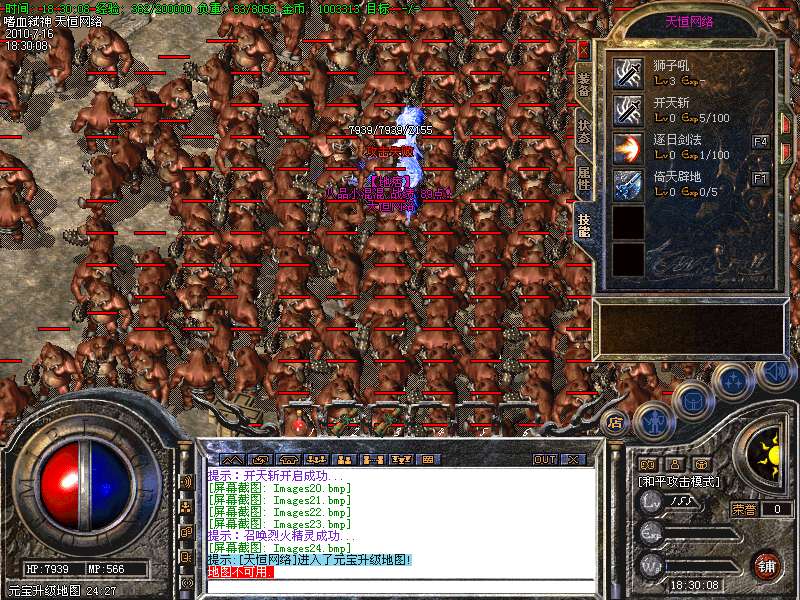Open the 店 shop round button

(x=616, y=422)
